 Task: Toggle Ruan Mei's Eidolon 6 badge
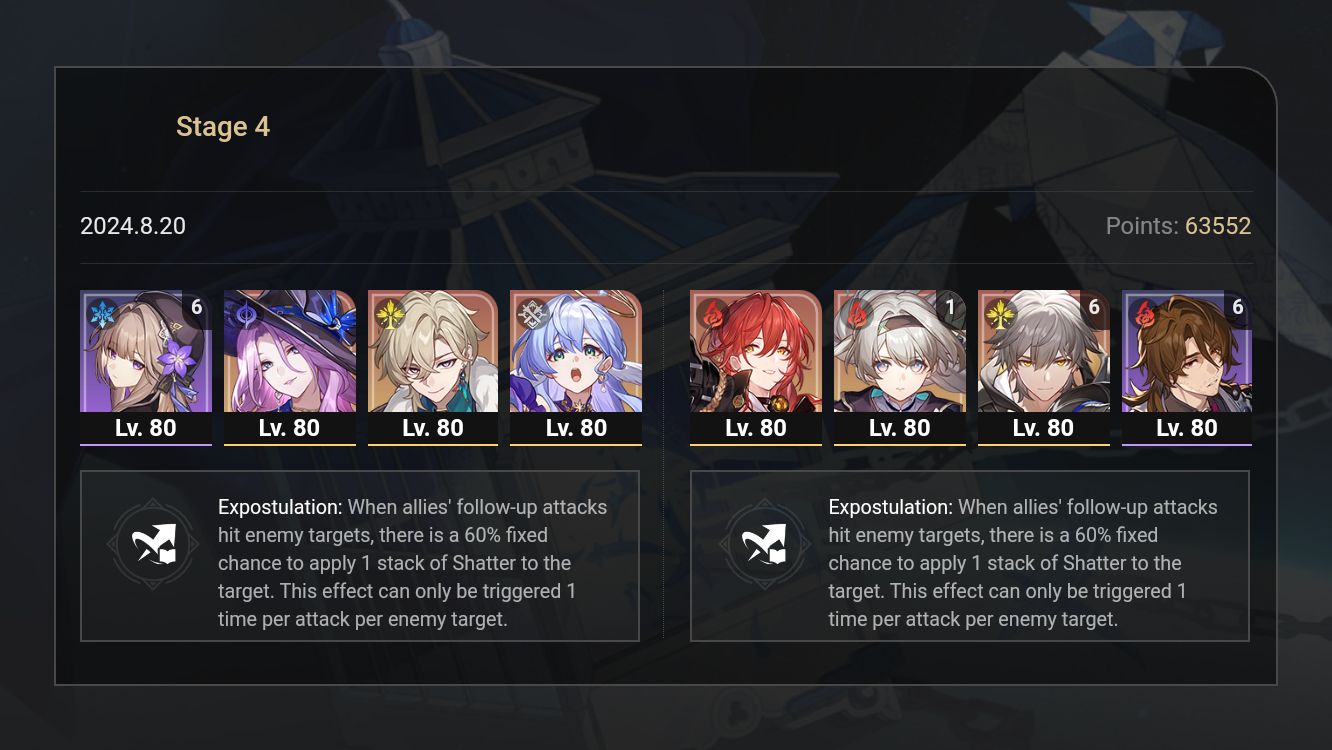pyautogui.click(x=196, y=307)
